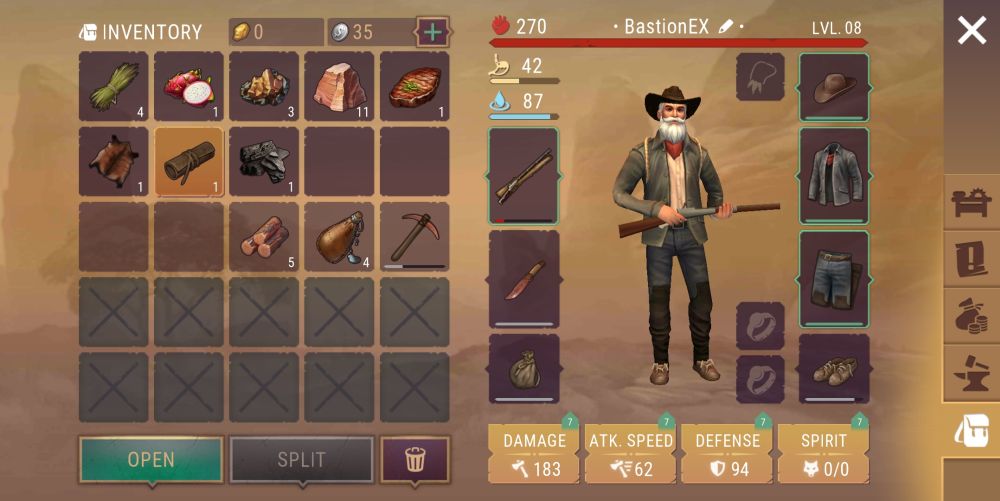Click the trash can delete button

point(415,460)
